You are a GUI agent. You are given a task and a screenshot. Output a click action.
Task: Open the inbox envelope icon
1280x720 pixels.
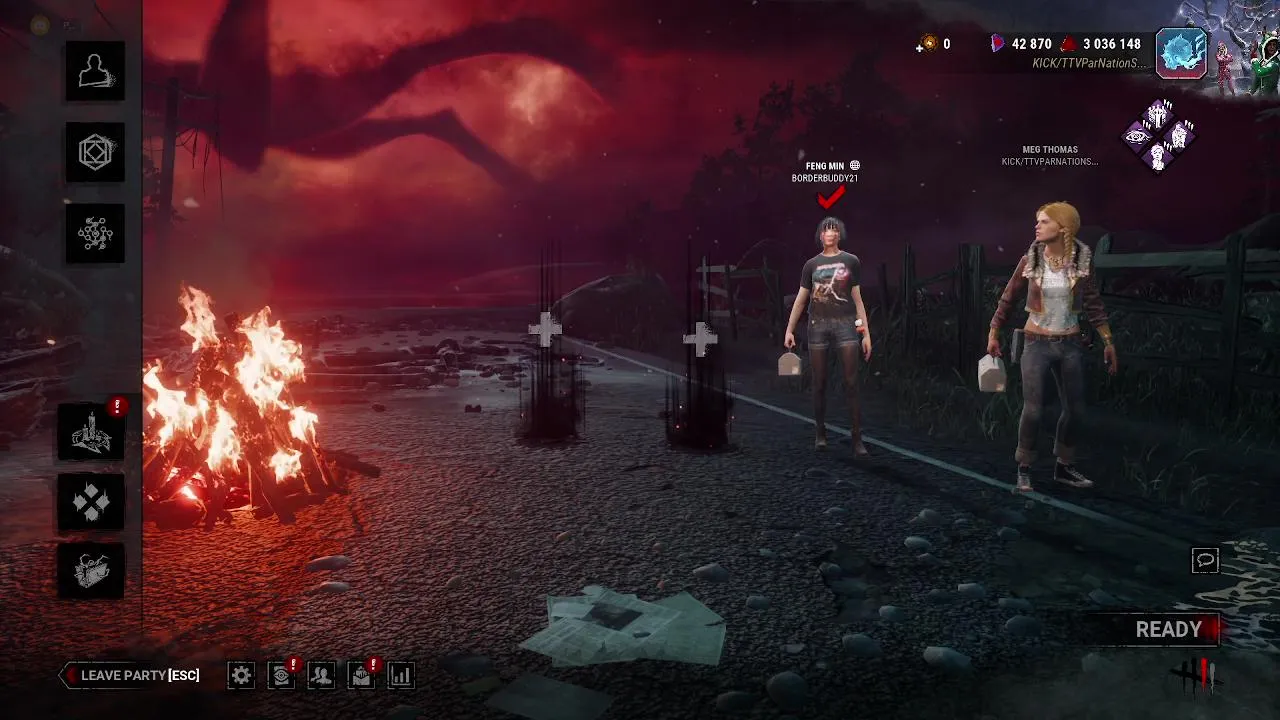pyautogui.click(x=361, y=675)
